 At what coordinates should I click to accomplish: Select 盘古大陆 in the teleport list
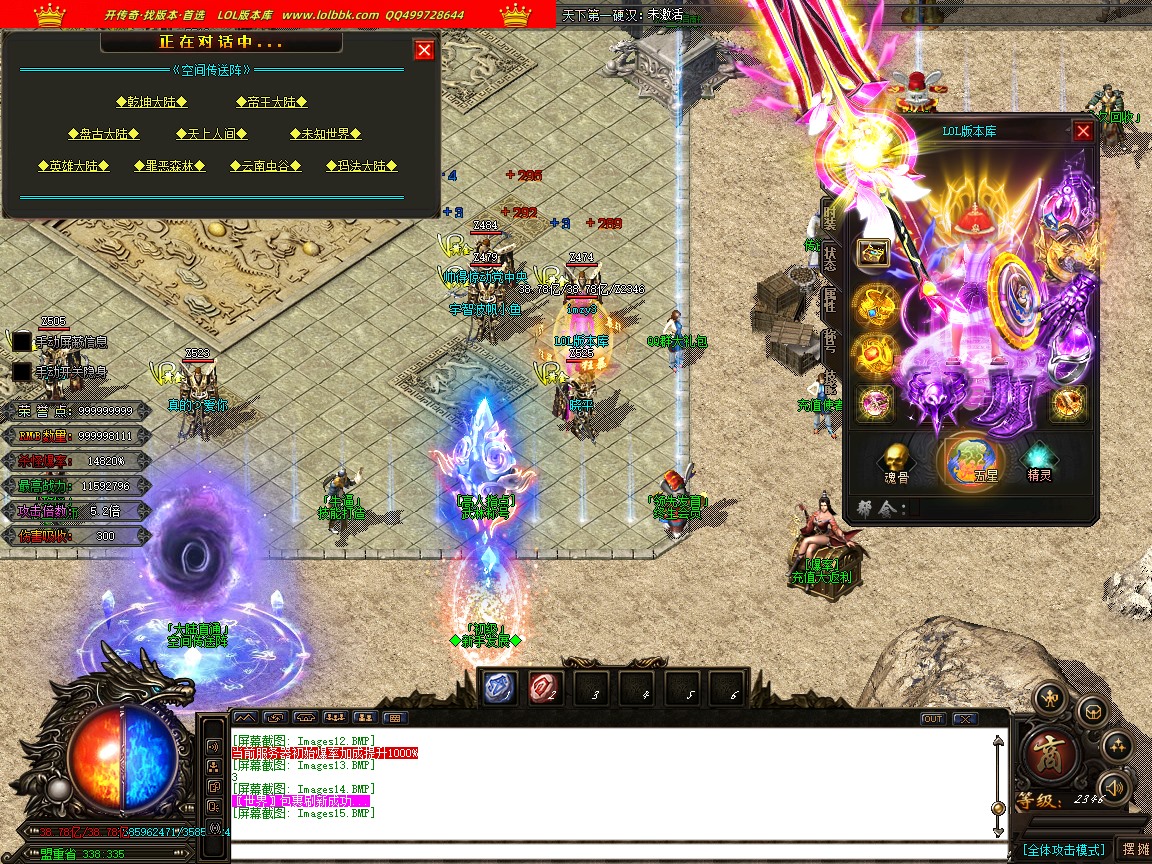[103, 134]
